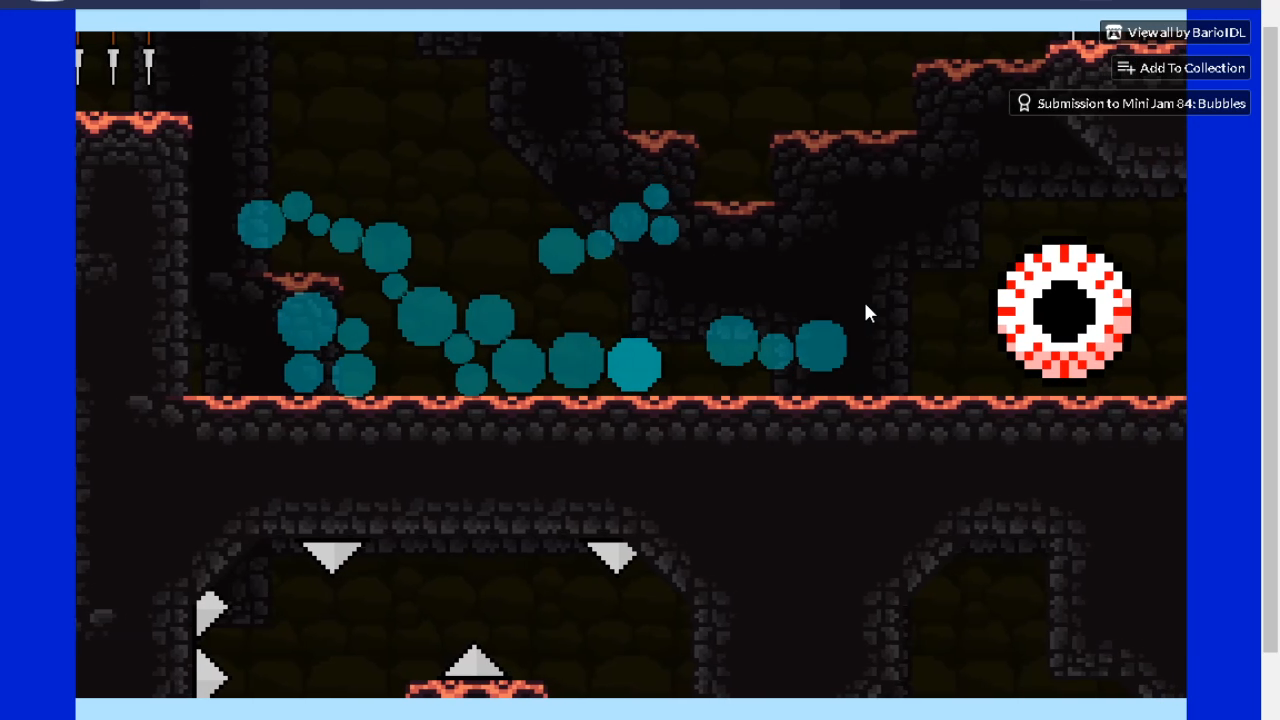Click the Add To Collection button
This screenshot has width=1280, height=720.
pyautogui.click(x=1181, y=68)
